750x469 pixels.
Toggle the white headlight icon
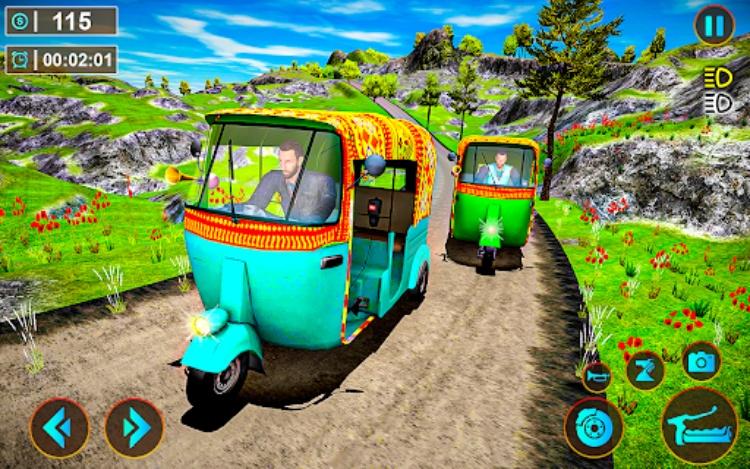pos(717,102)
